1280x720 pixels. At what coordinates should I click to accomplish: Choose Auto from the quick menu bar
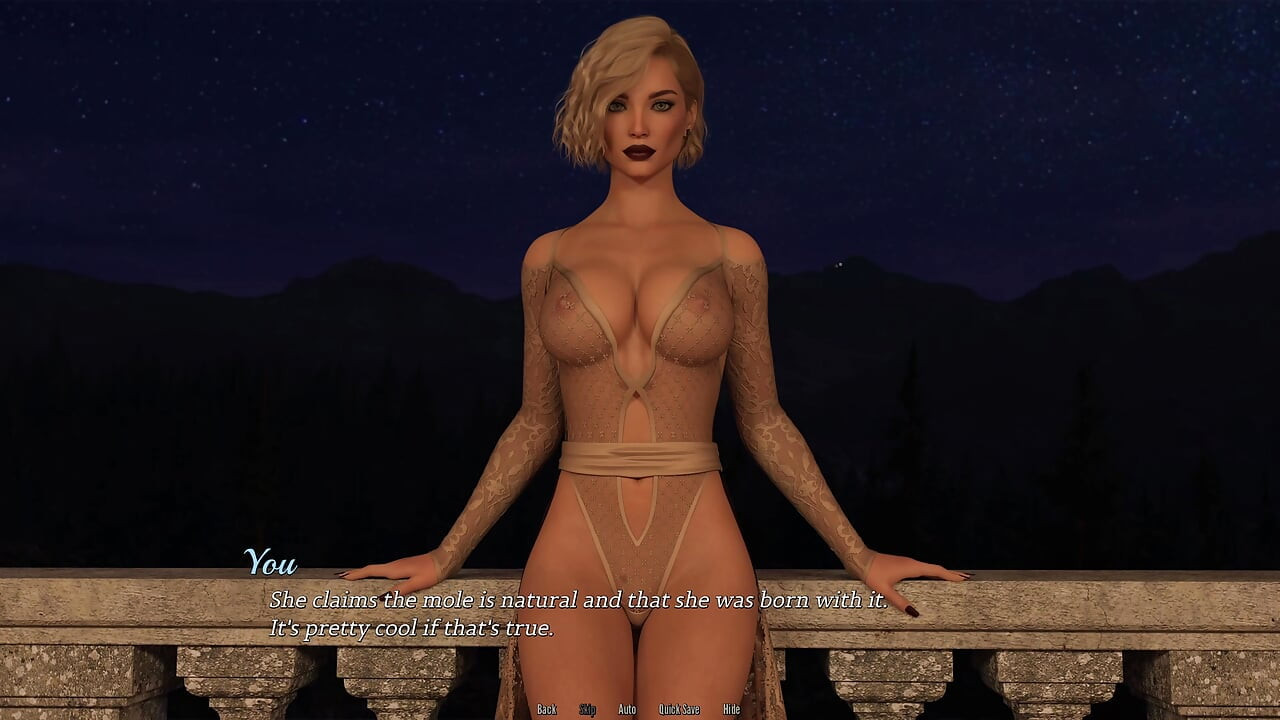[627, 707]
